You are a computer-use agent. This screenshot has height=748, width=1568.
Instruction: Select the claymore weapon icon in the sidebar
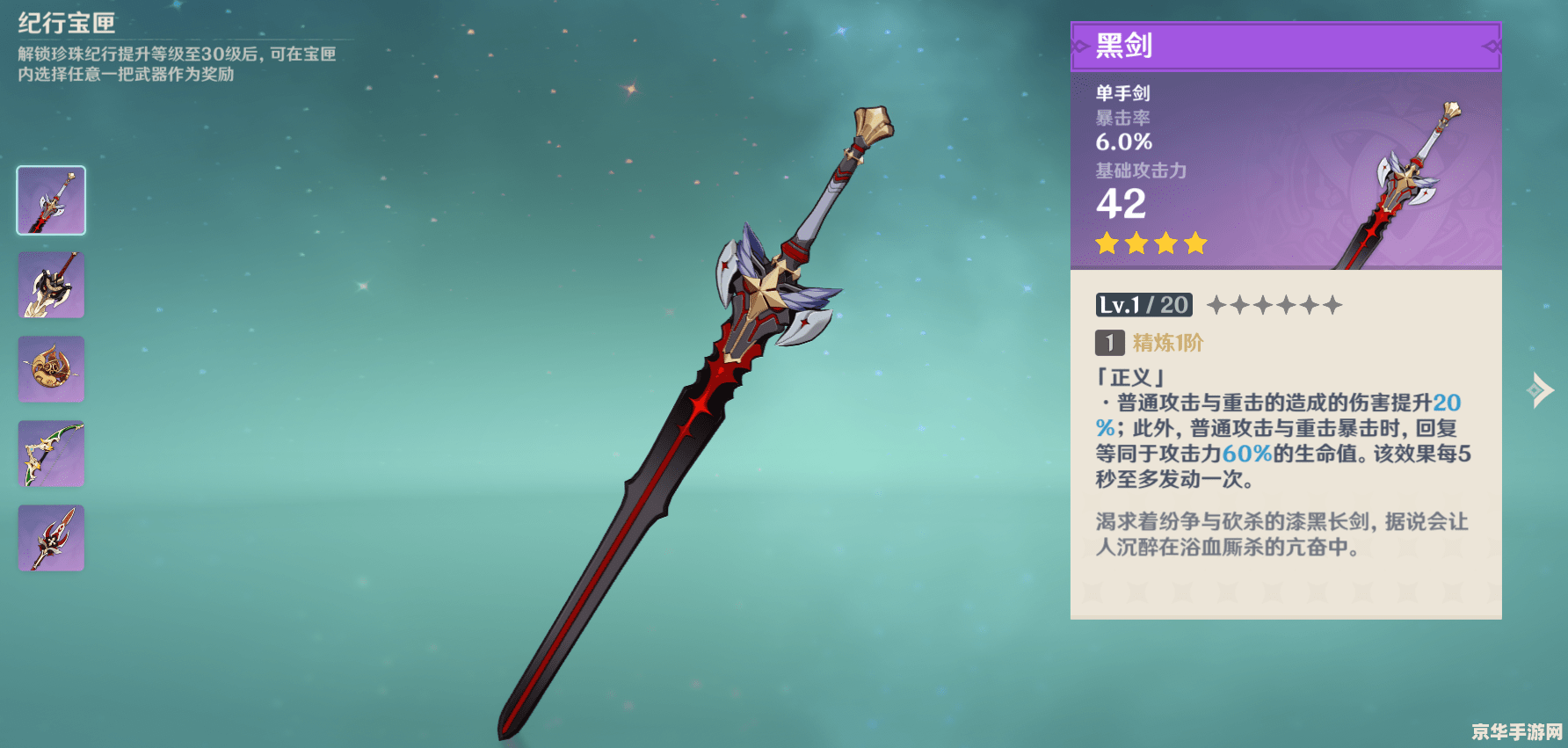(50, 285)
